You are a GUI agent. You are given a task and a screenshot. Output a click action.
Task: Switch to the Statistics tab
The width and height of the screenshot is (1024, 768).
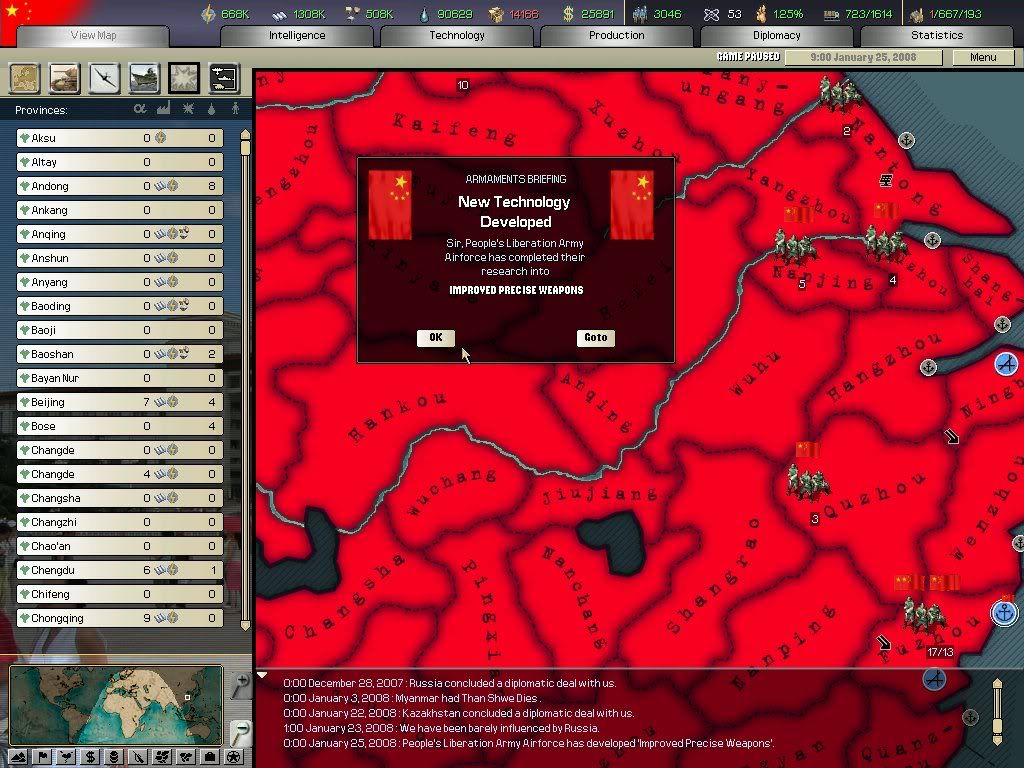937,35
